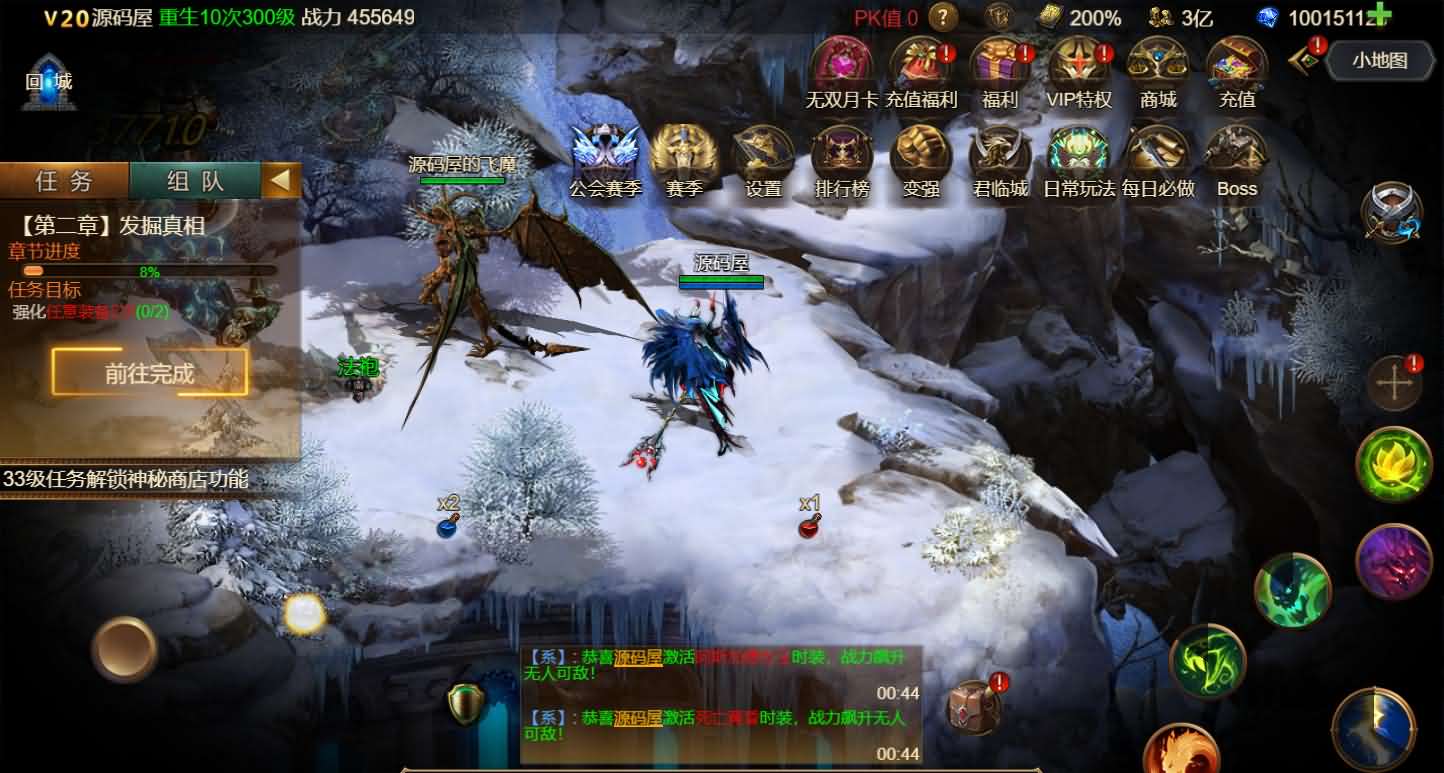This screenshot has width=1444, height=773.
Task: Collapse the quest panel with arrow button
Action: 281,181
